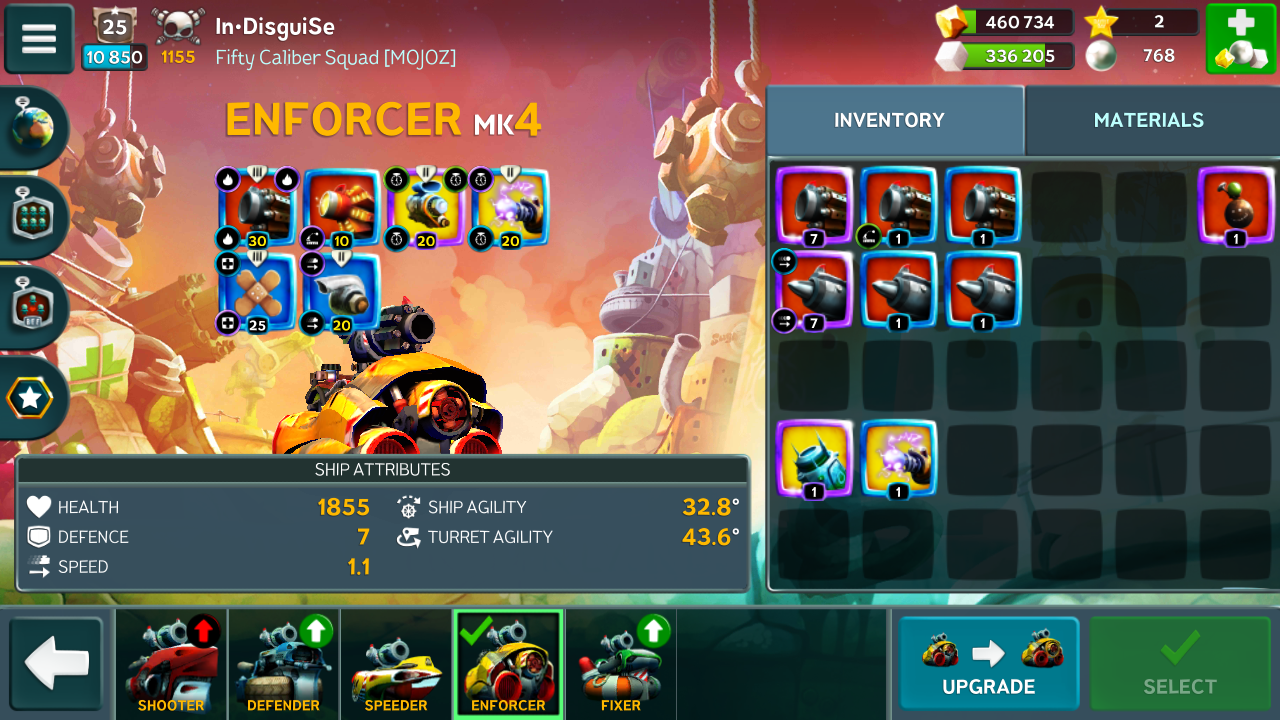
Task: Click the Upgrade ship button
Action: (x=988, y=663)
